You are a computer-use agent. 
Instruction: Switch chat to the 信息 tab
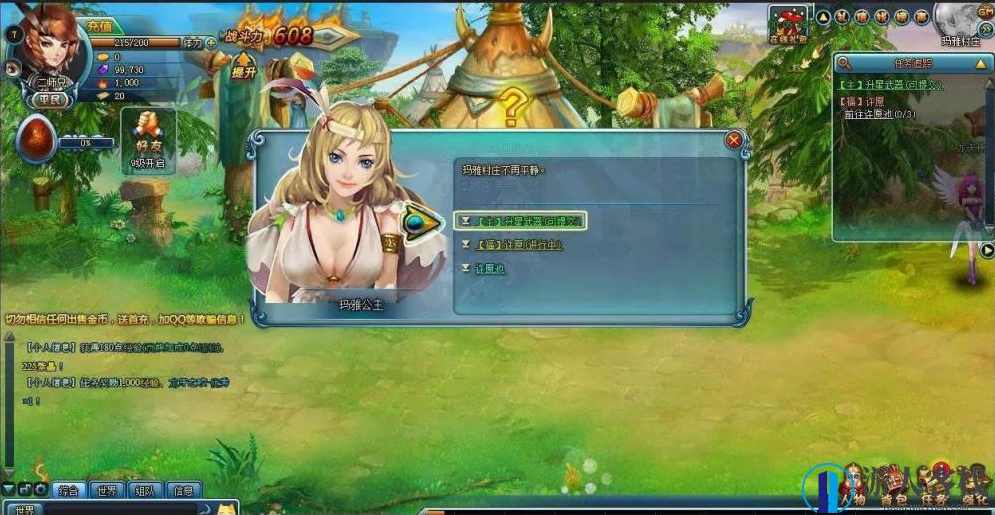183,490
